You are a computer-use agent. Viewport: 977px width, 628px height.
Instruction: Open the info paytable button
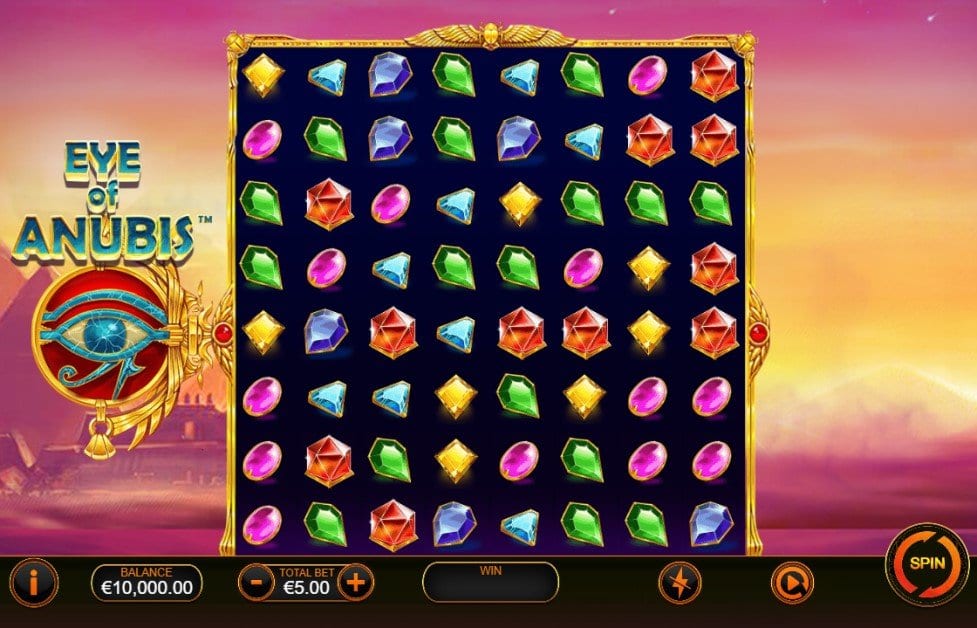36,581
